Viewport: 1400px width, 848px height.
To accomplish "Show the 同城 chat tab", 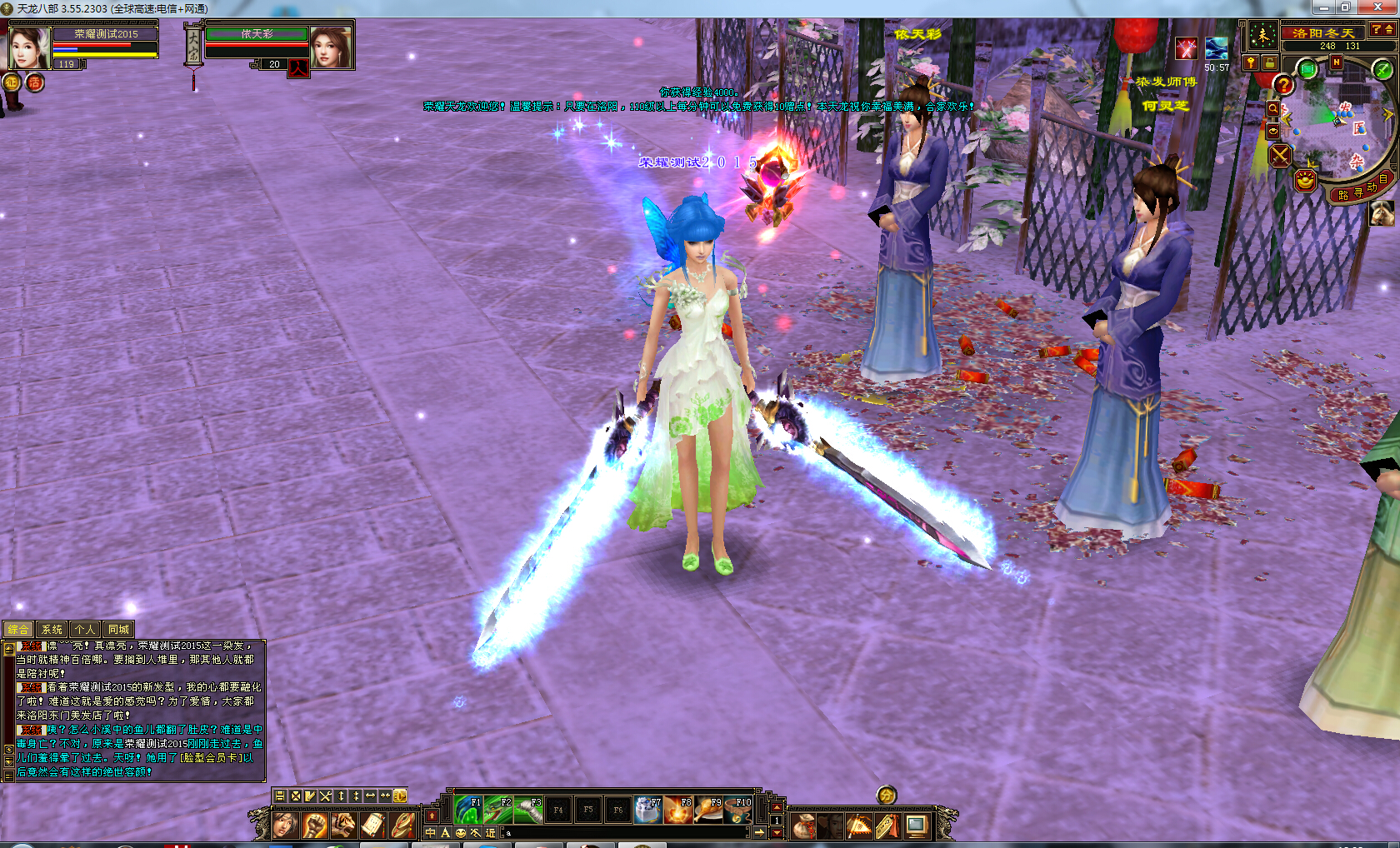I will (x=118, y=630).
